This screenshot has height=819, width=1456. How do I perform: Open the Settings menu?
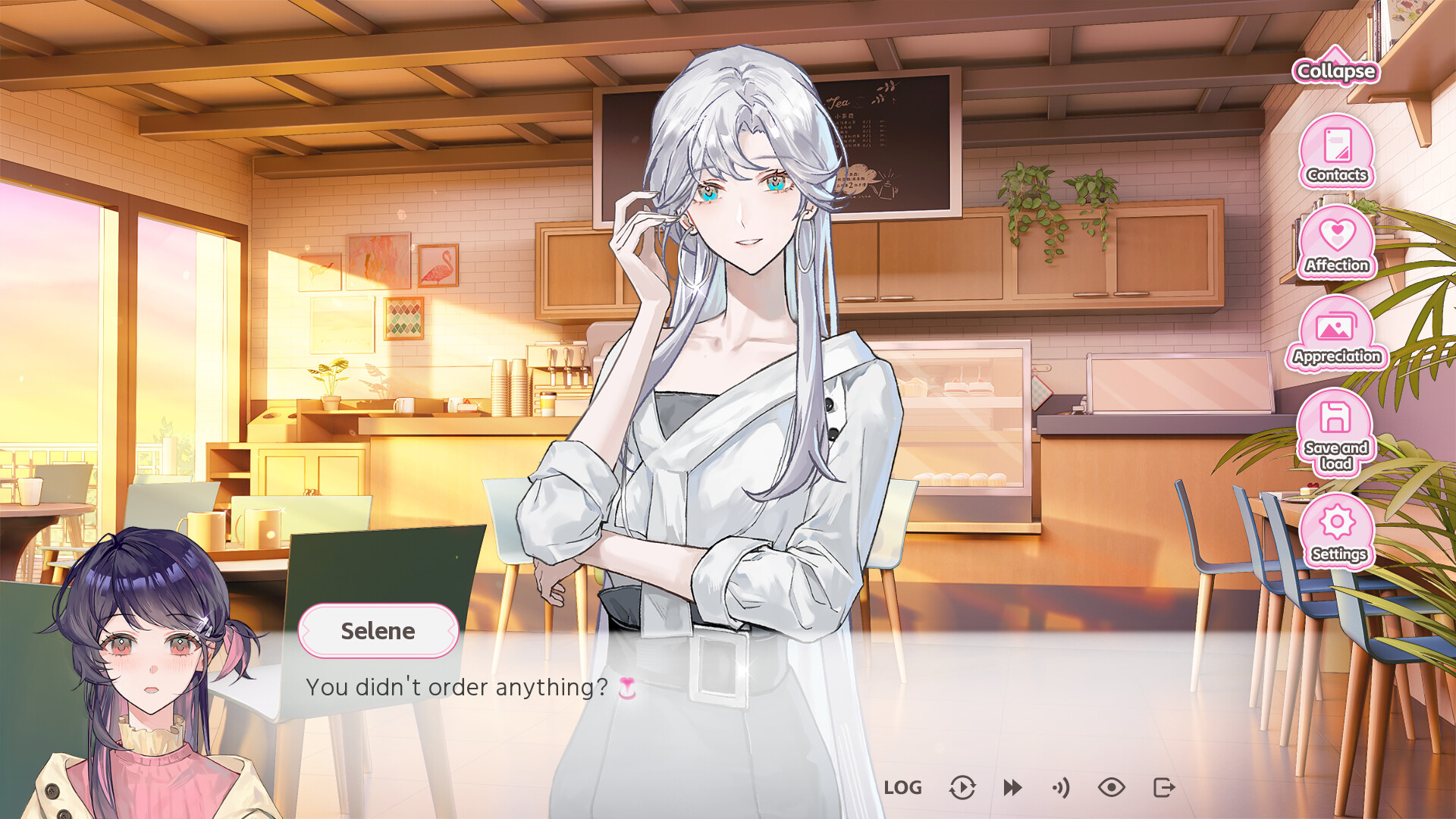click(x=1335, y=527)
